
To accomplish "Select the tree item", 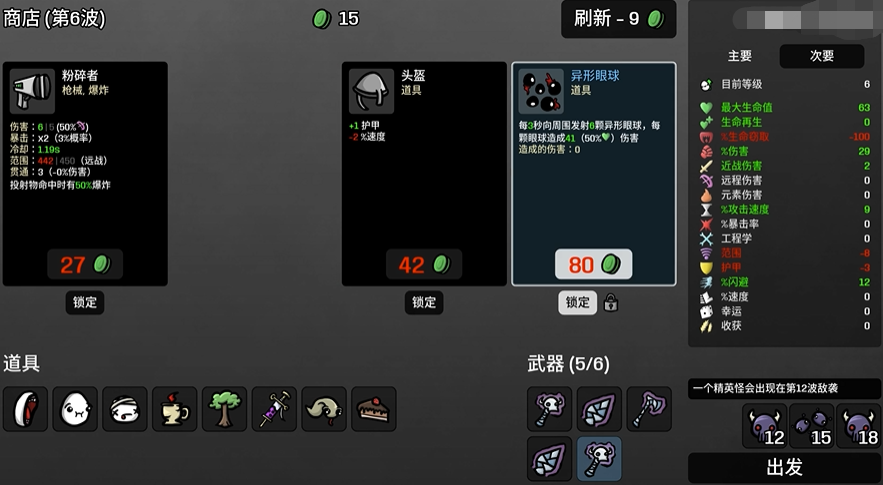I will click(x=225, y=409).
